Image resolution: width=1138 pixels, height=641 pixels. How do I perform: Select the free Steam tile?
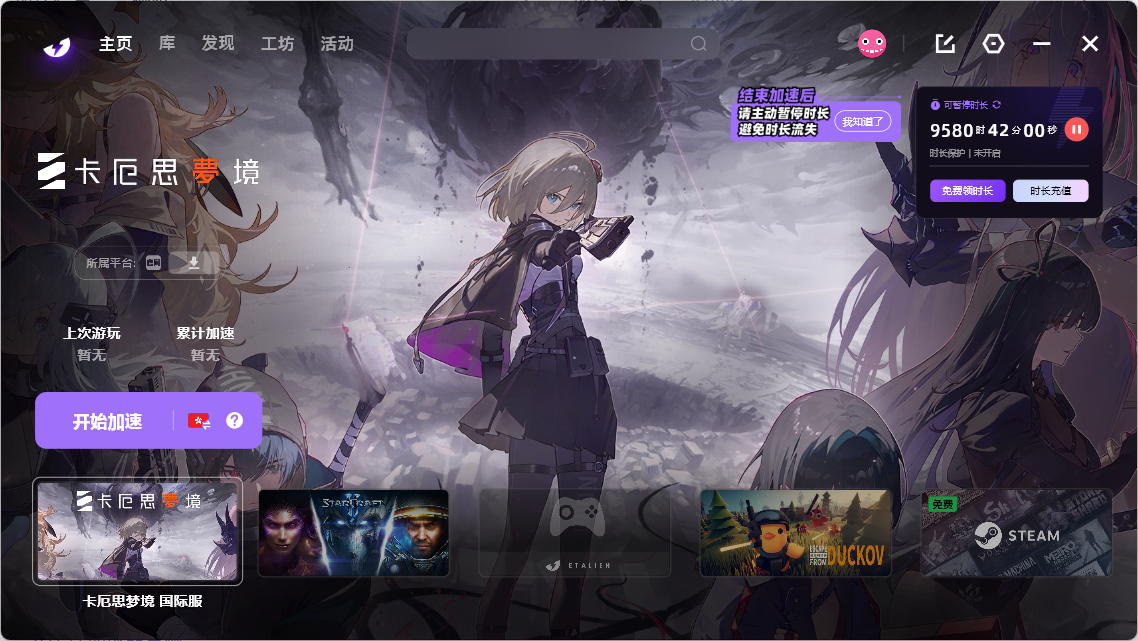click(x=1016, y=532)
